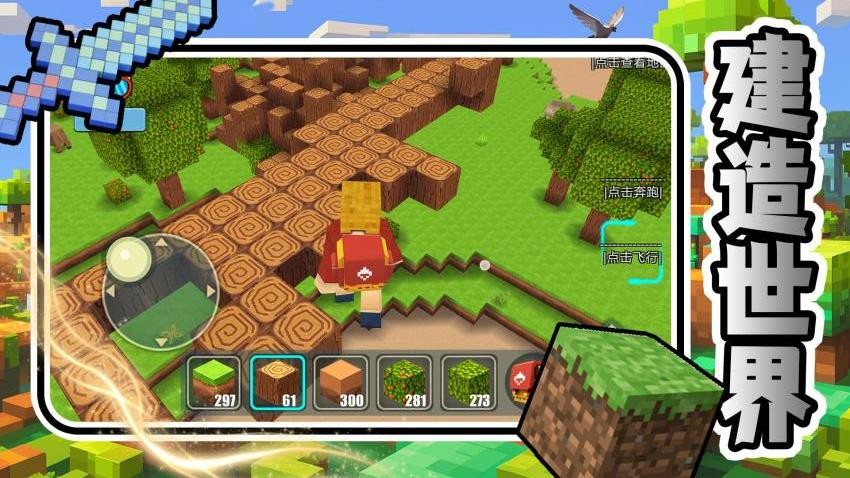This screenshot has height=478, width=850.
Task: Activate the 点击飞行 fly button
Action: pyautogui.click(x=632, y=257)
